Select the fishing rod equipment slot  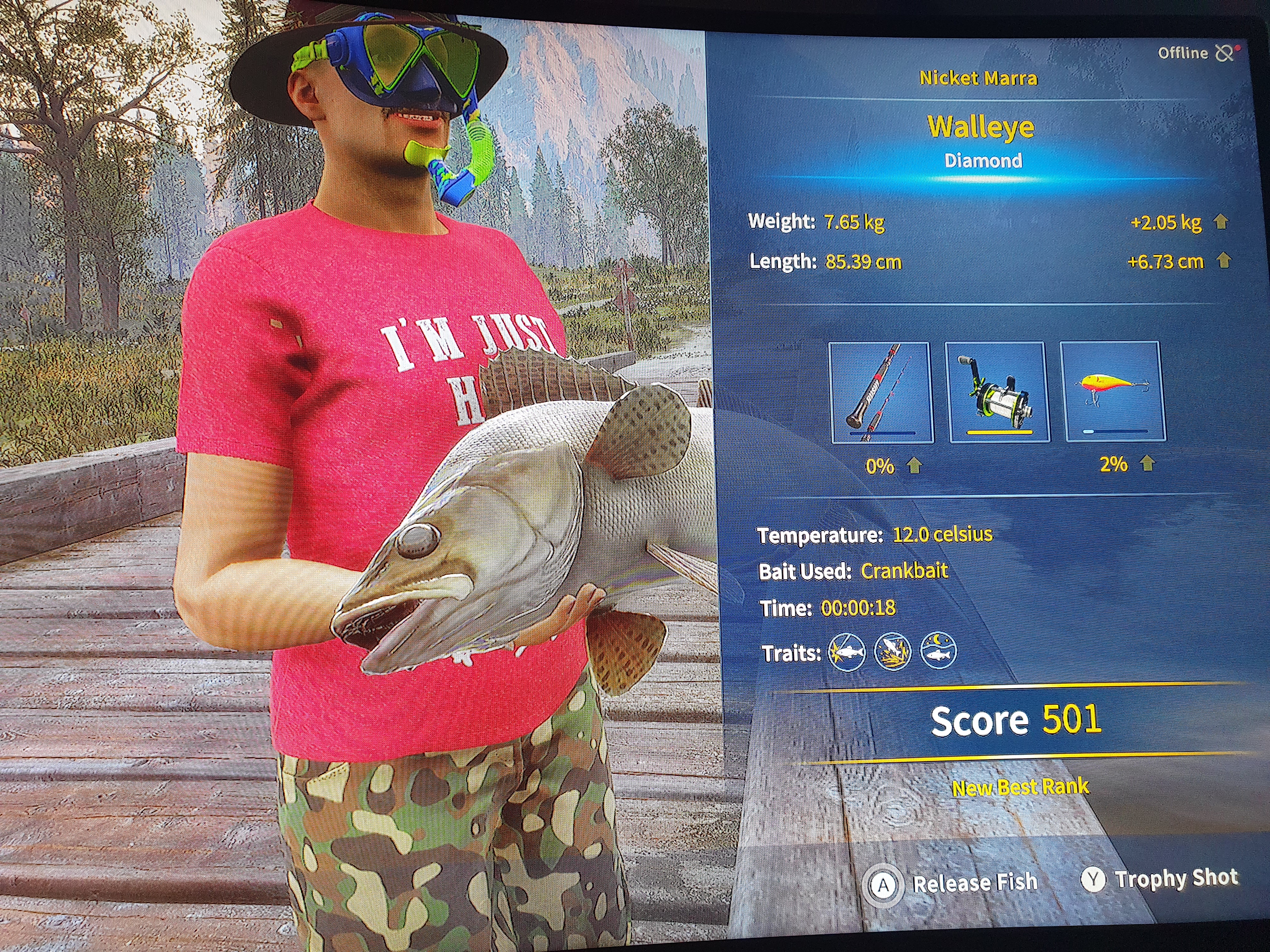tap(881, 393)
